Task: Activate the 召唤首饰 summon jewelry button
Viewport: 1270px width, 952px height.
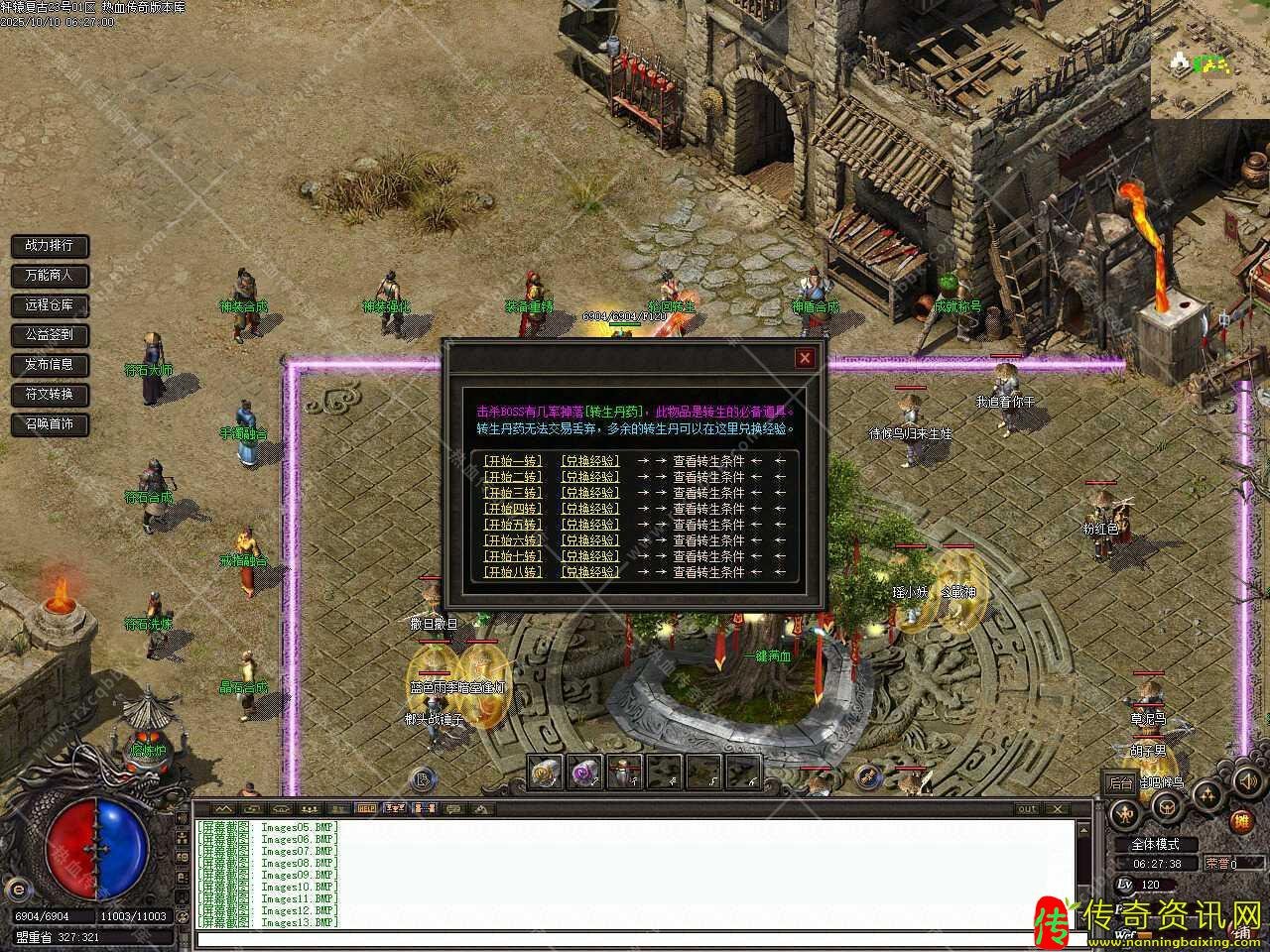Action: [50, 423]
